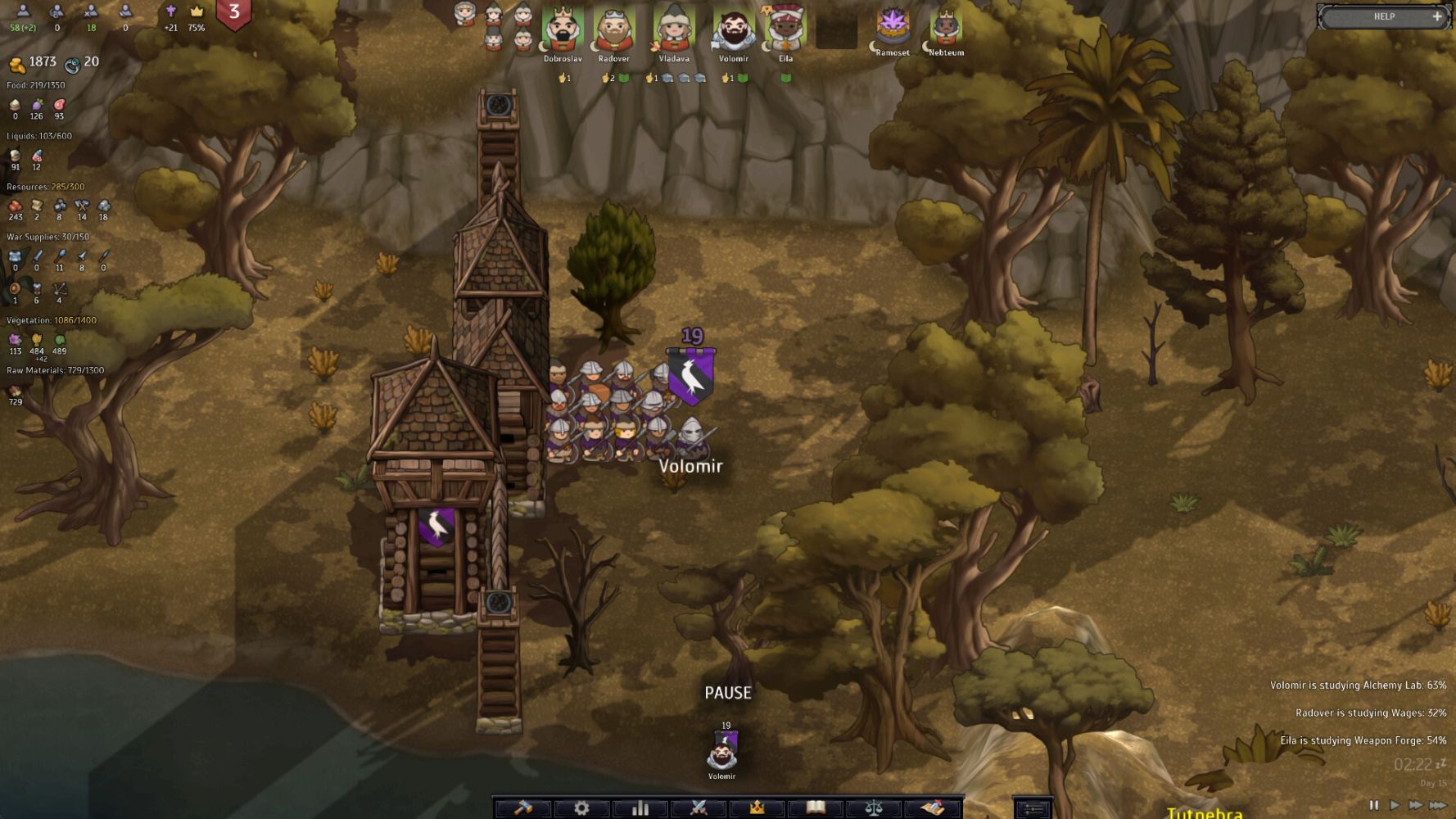Viewport: 1456px width, 819px height.
Task: Select Volomir's portrait in the top bar
Action: 733,30
